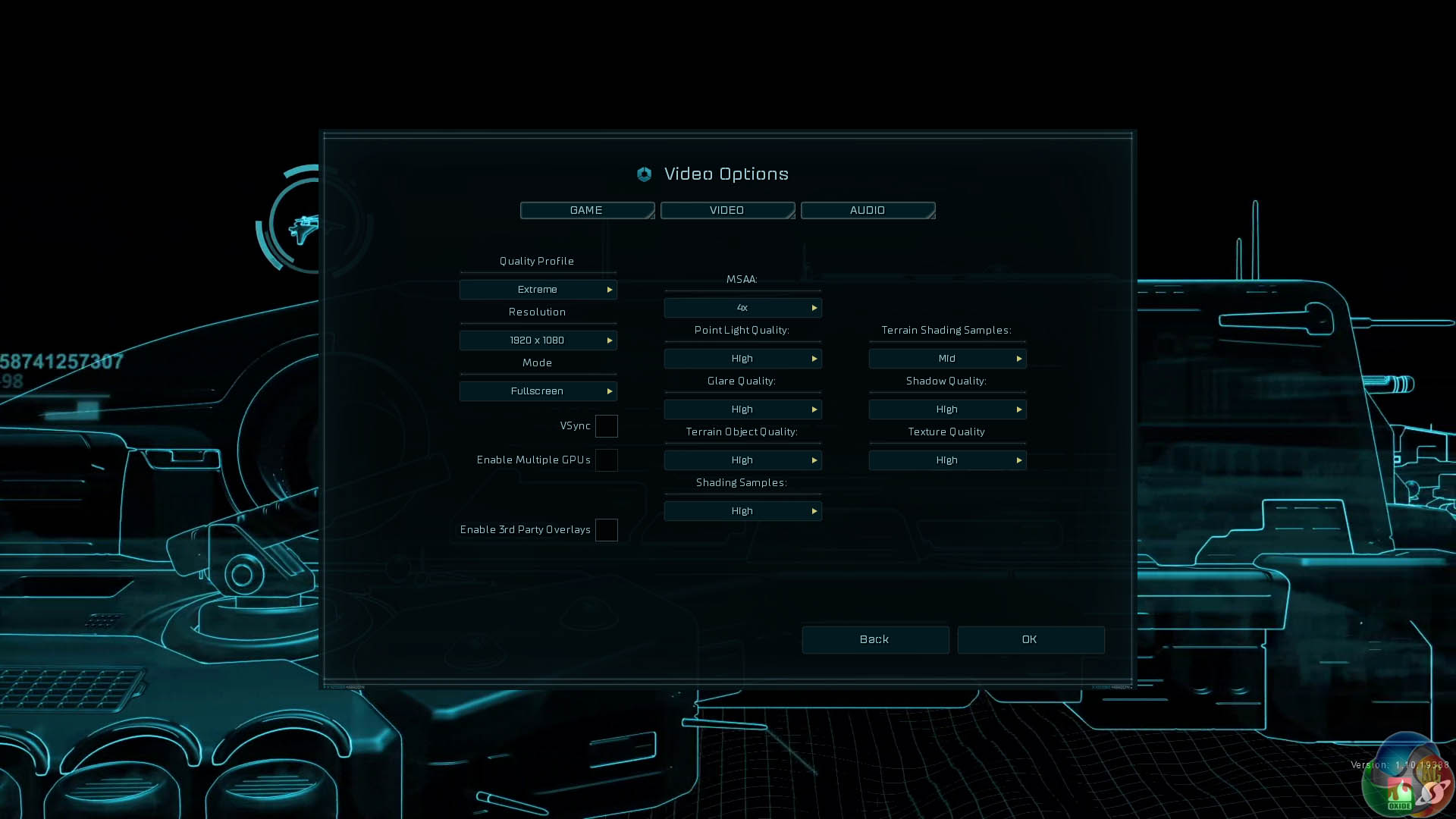The width and height of the screenshot is (1456, 819).
Task: Select the VIDEO tab
Action: tap(727, 210)
